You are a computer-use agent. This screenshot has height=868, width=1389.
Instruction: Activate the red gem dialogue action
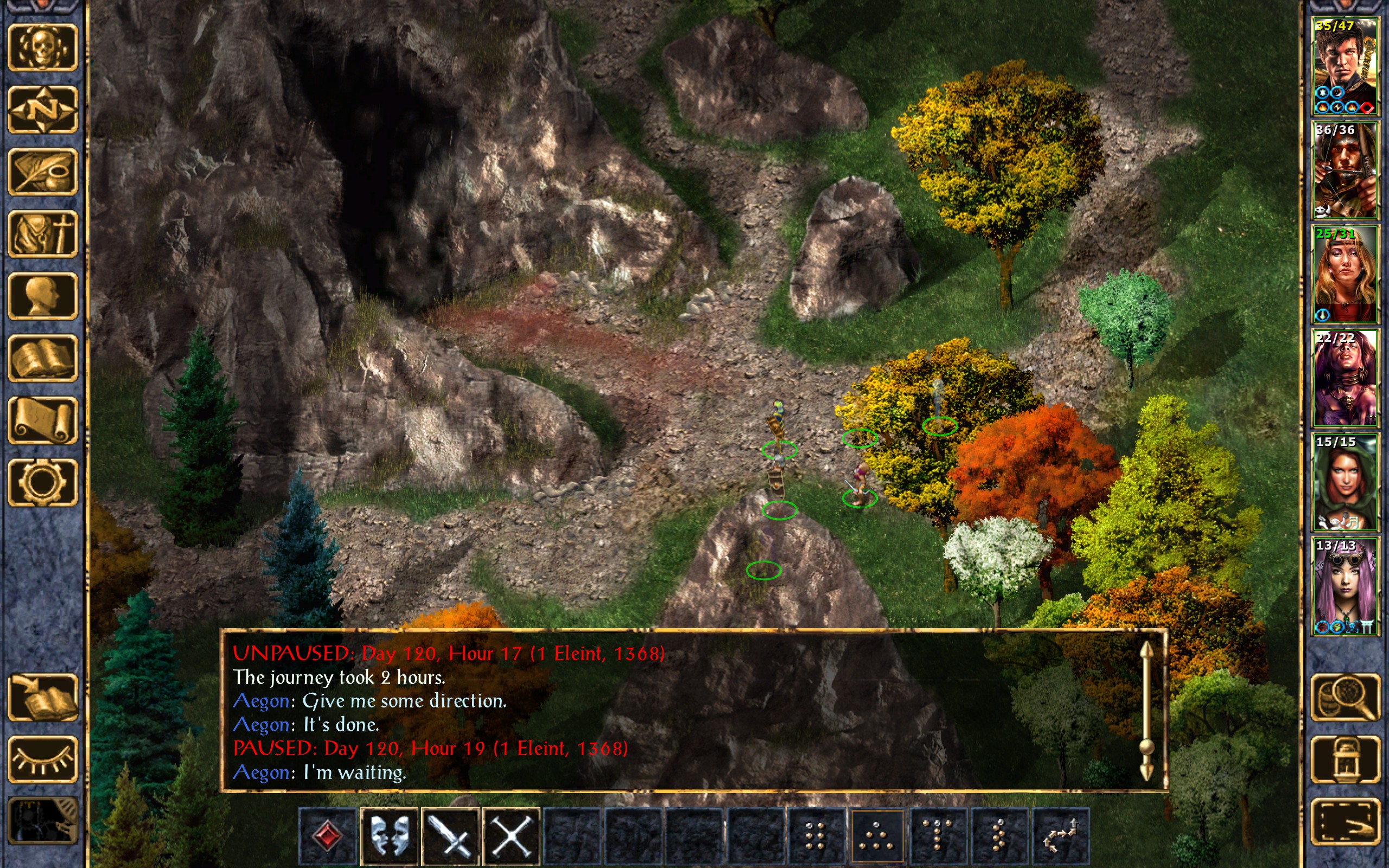pyautogui.click(x=328, y=836)
